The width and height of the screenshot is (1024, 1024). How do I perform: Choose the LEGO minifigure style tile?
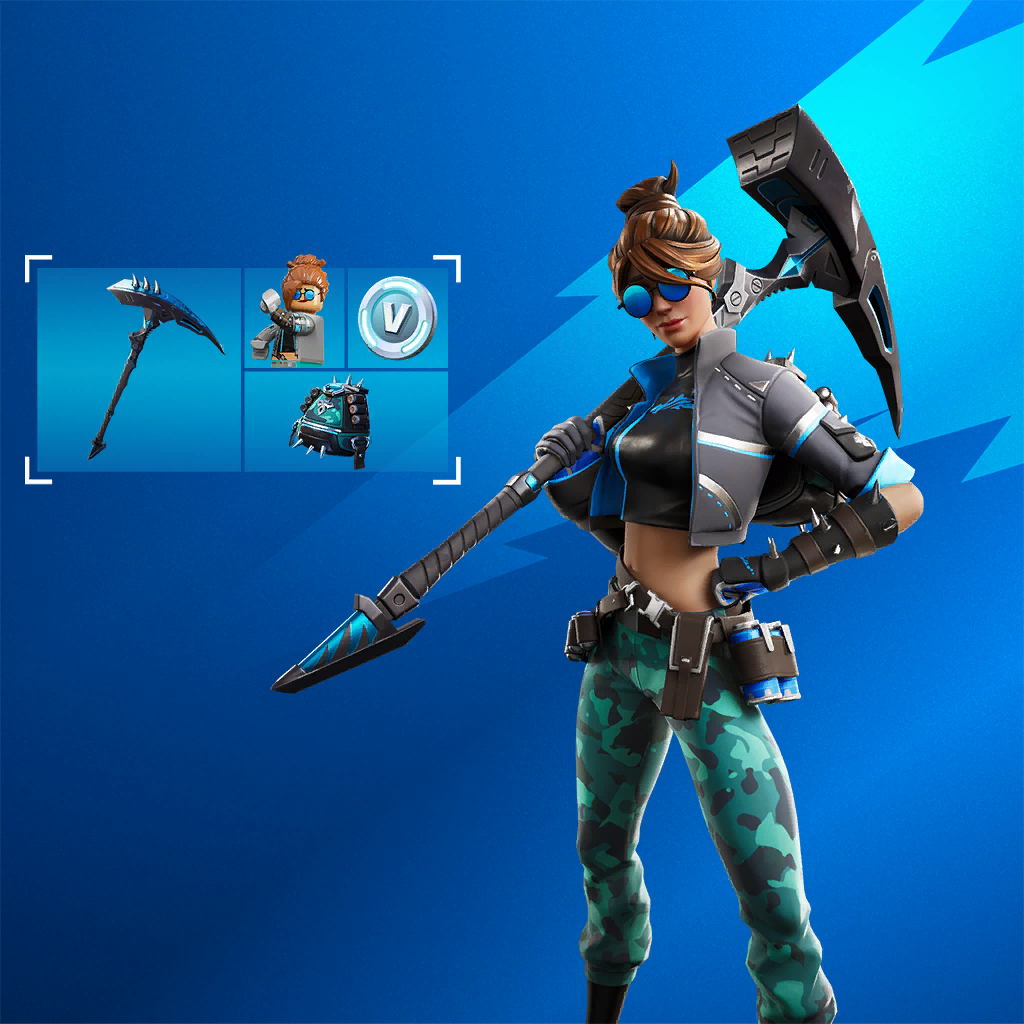pyautogui.click(x=294, y=317)
